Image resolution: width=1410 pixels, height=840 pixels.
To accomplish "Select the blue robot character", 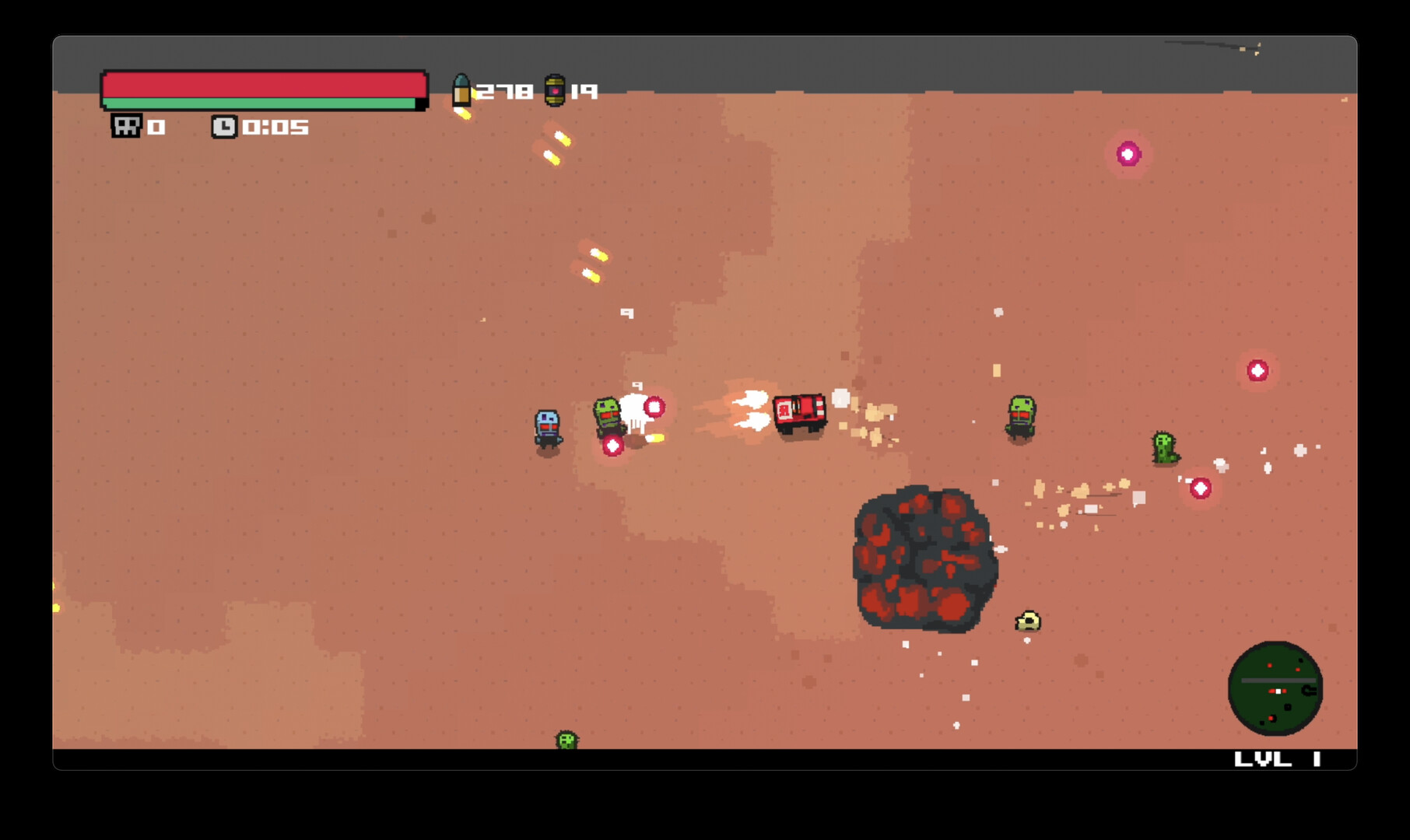I will [547, 426].
